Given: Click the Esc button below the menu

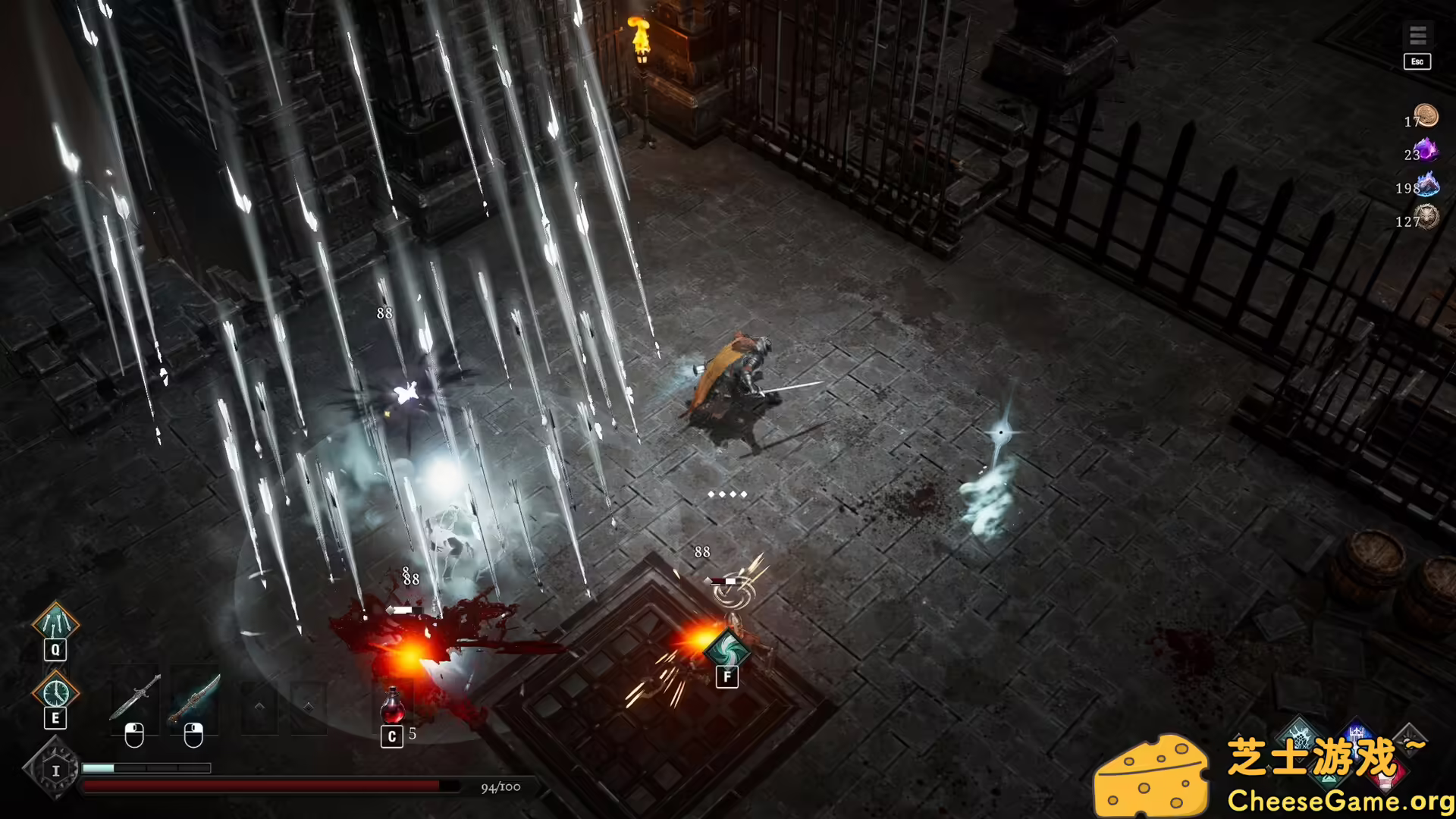Looking at the screenshot, I should [1417, 61].
